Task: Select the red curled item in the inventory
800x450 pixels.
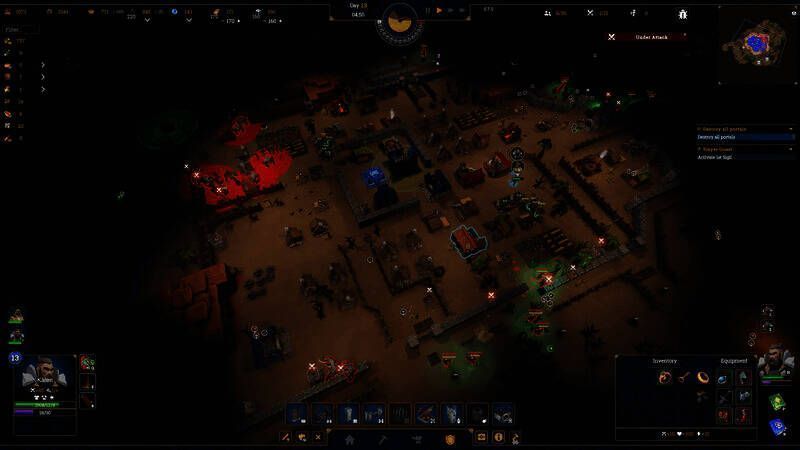Action: tap(663, 377)
